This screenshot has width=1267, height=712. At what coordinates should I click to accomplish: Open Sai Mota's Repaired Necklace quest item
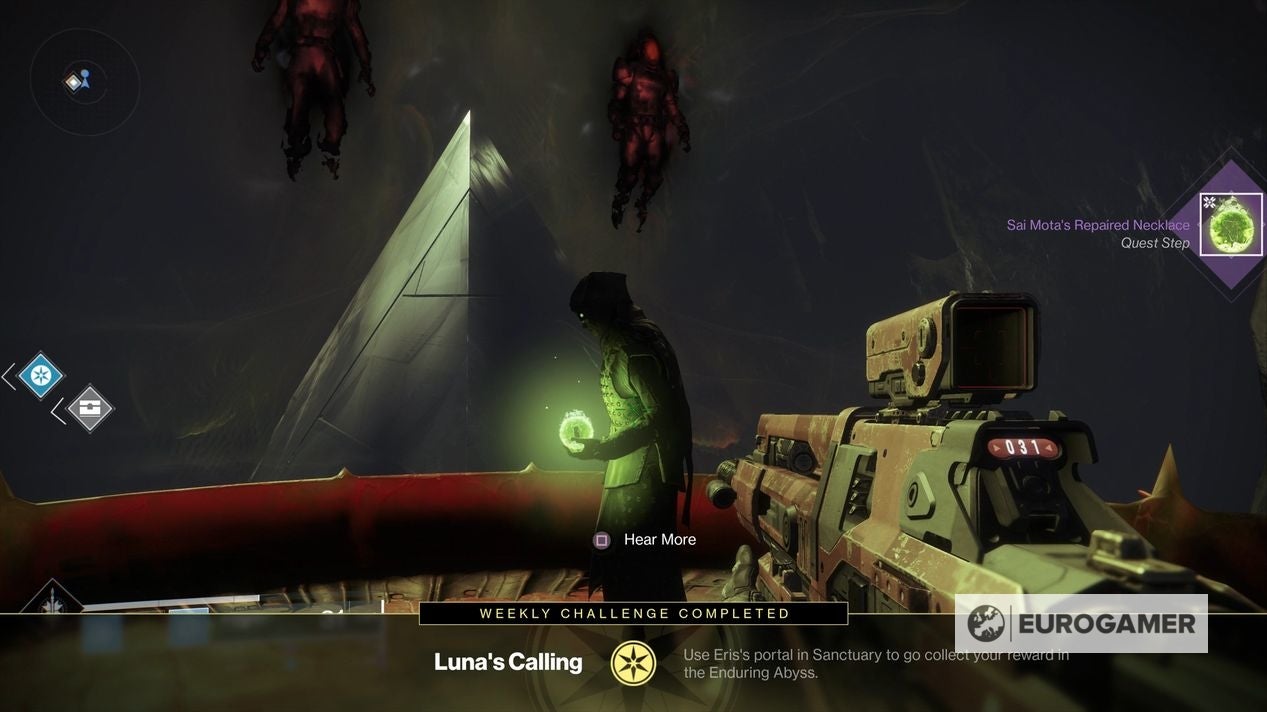click(1230, 225)
